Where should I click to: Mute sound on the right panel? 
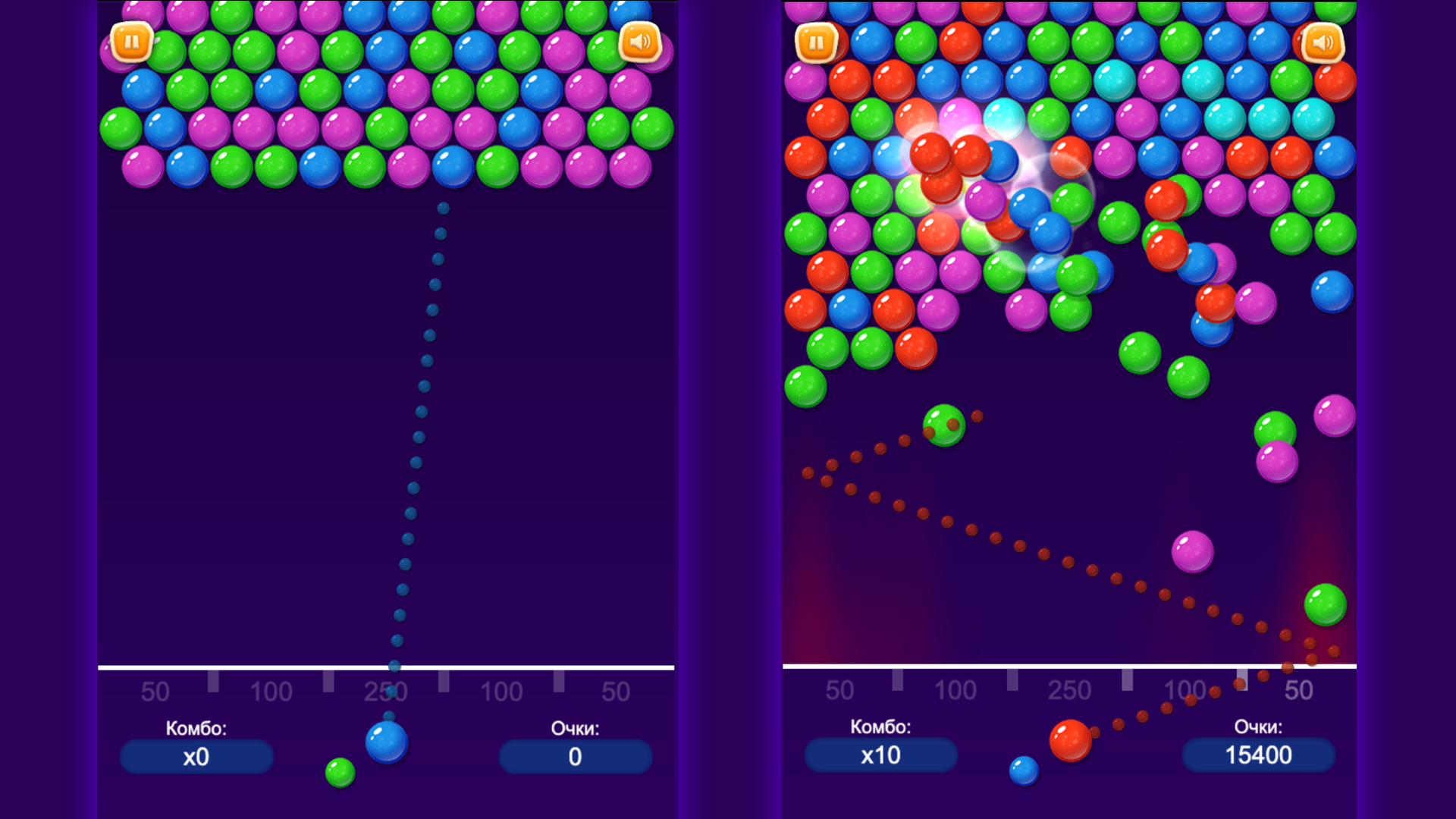pos(1322,43)
